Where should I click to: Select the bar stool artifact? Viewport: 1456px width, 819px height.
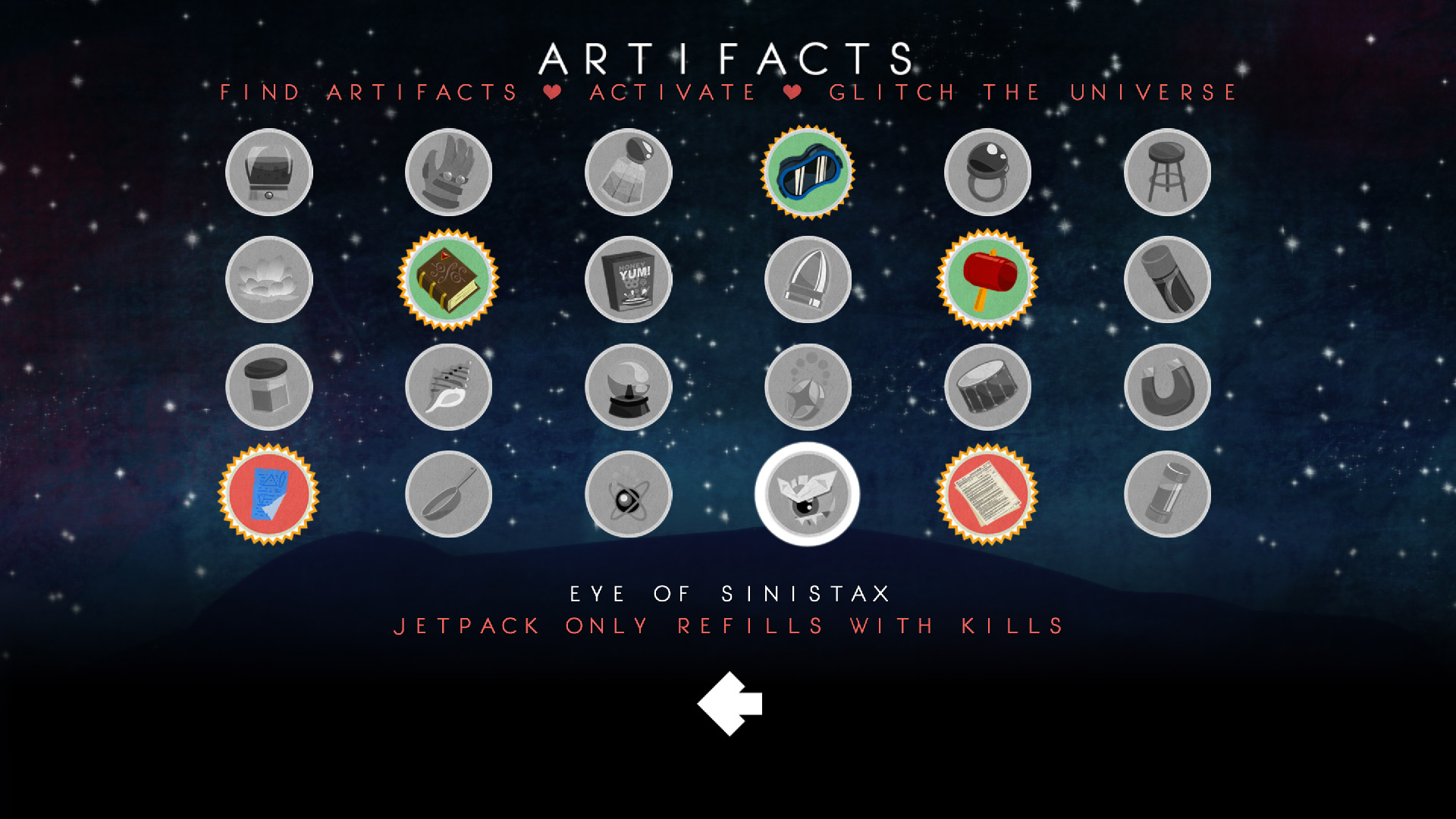[x=1167, y=172]
